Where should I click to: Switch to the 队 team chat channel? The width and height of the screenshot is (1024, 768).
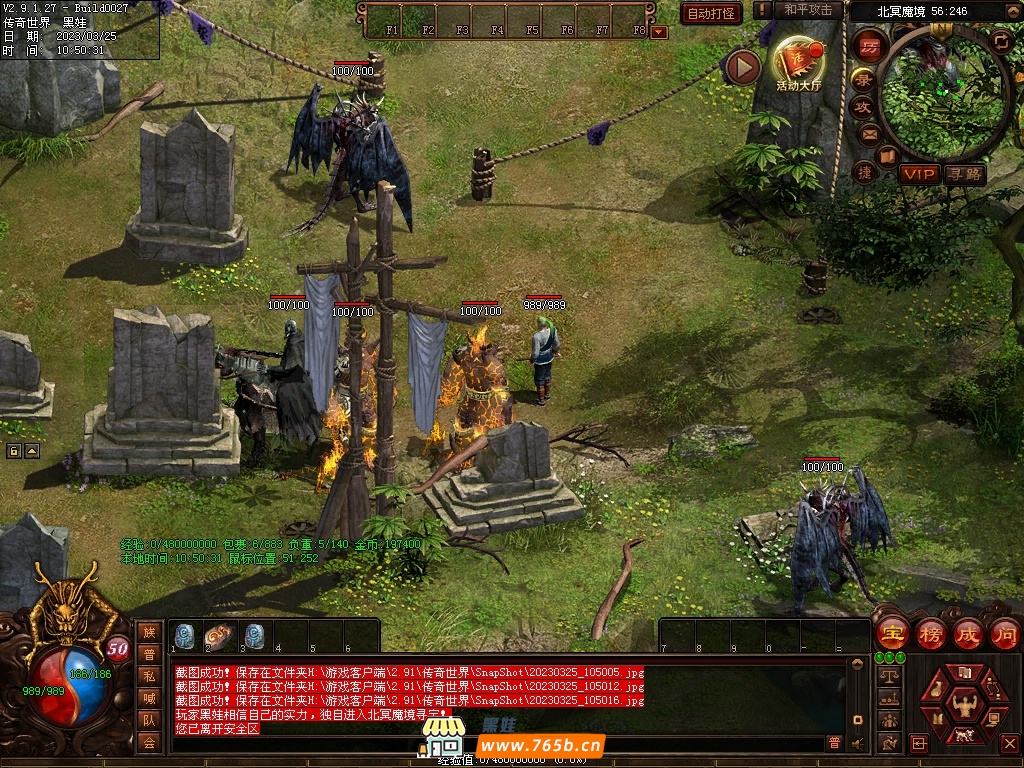149,719
